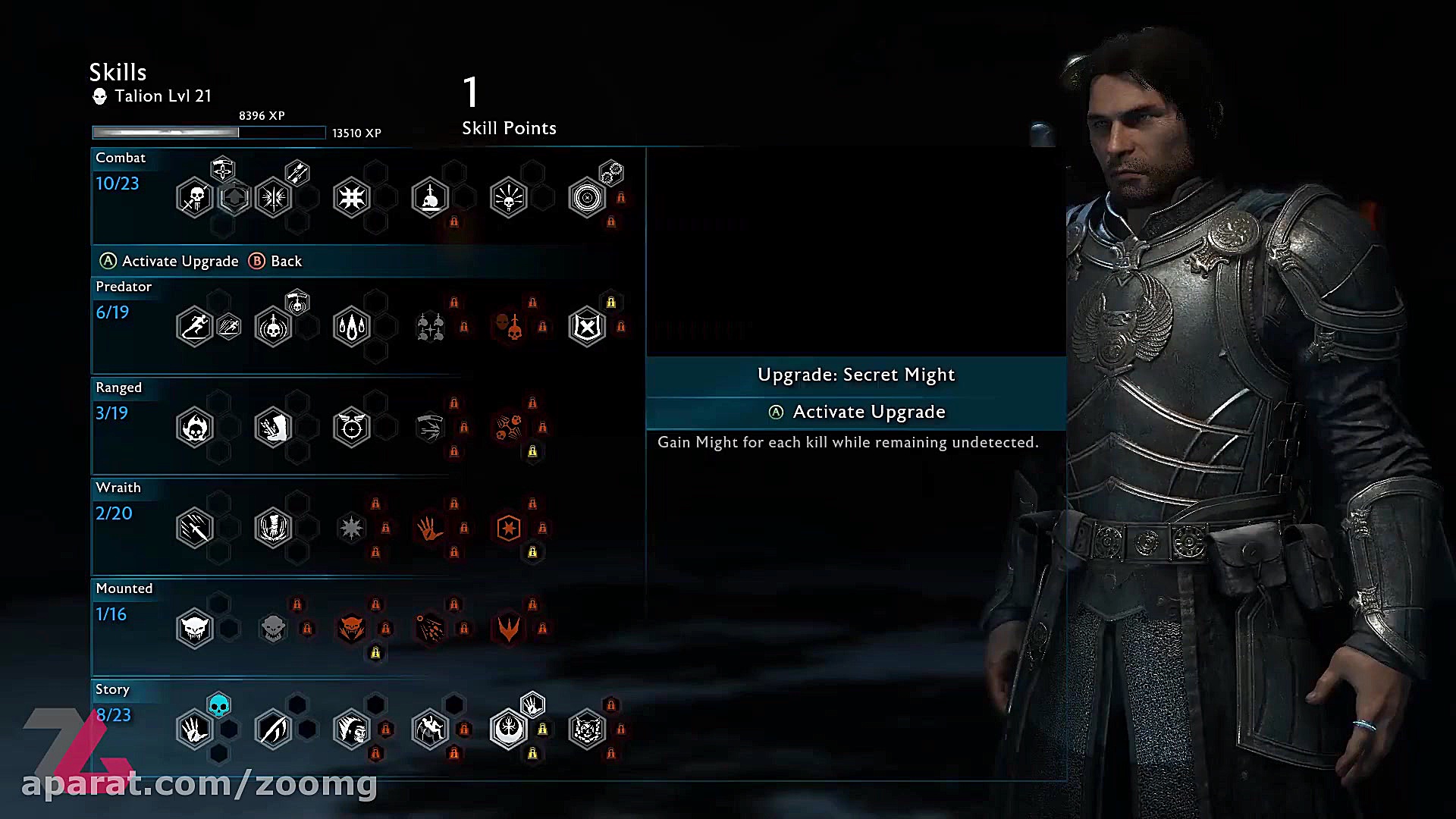Pick the locked orange hand Wraith skill
The width and height of the screenshot is (1456, 819).
[x=430, y=528]
